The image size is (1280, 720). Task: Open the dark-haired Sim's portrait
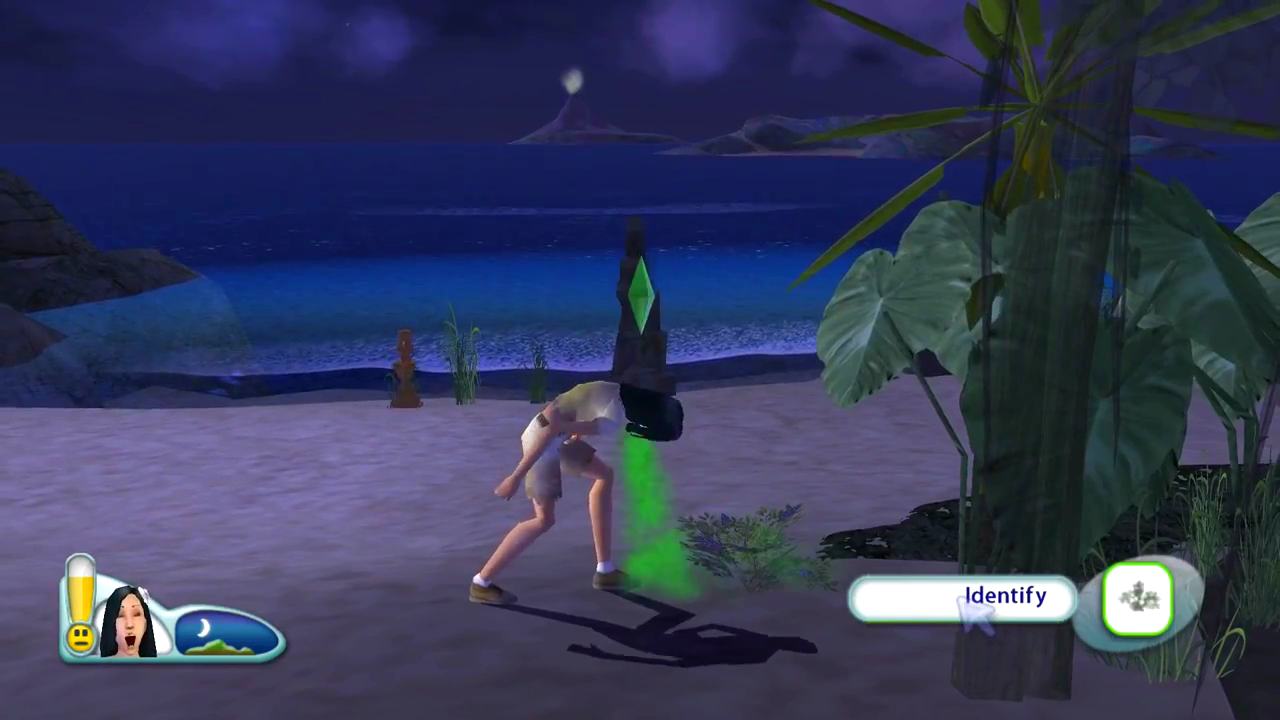pyautogui.click(x=128, y=620)
